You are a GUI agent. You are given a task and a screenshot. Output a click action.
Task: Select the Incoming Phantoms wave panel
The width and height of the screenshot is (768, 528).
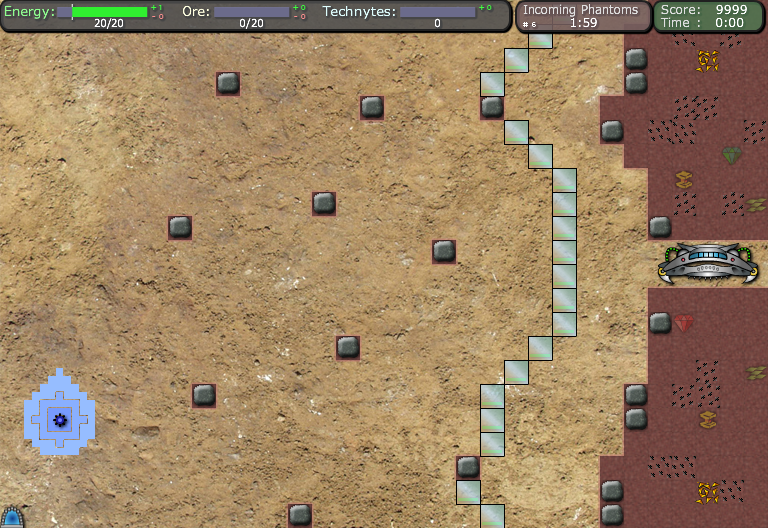pos(582,16)
